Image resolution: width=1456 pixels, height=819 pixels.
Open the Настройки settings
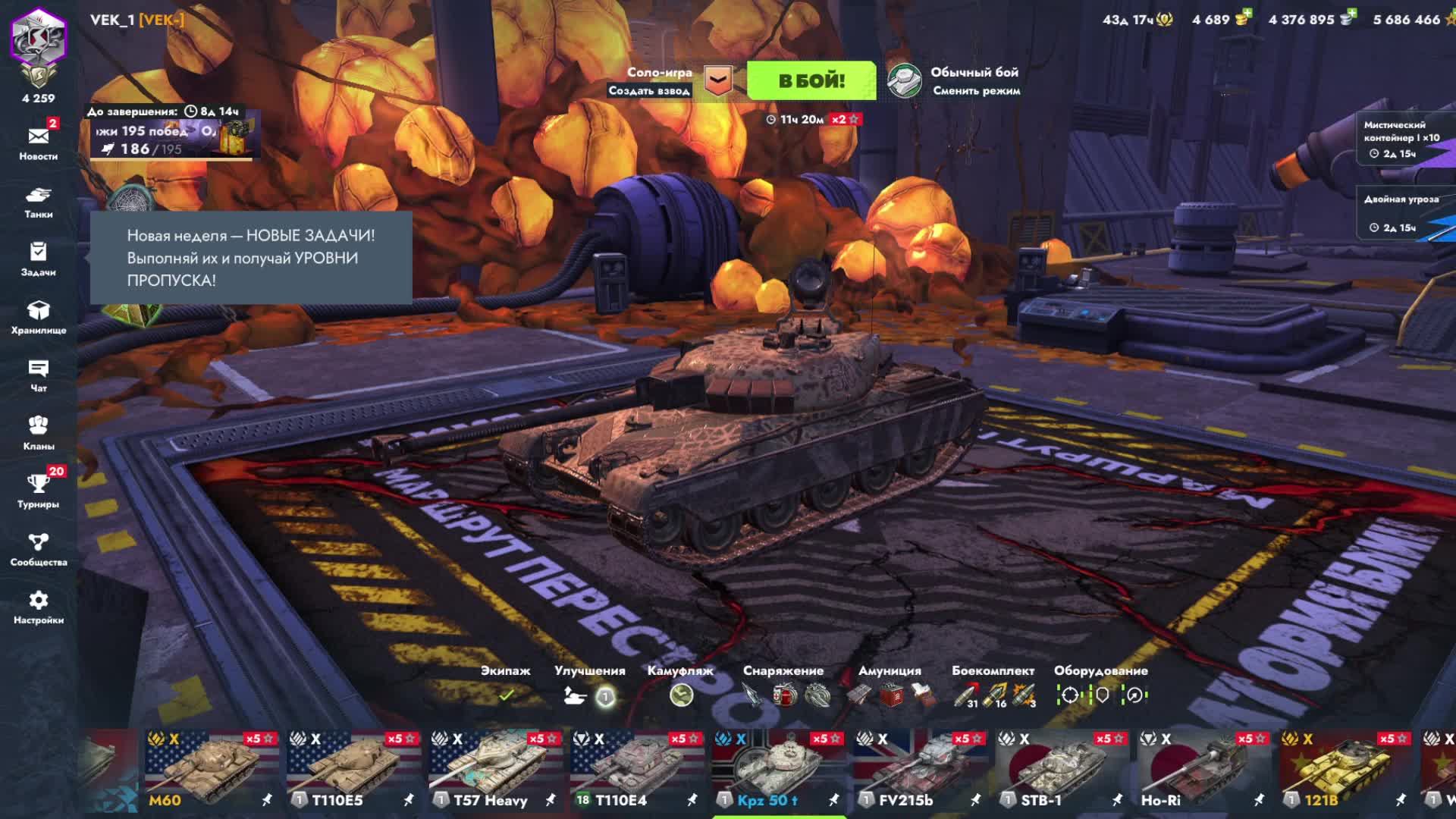coord(39,607)
